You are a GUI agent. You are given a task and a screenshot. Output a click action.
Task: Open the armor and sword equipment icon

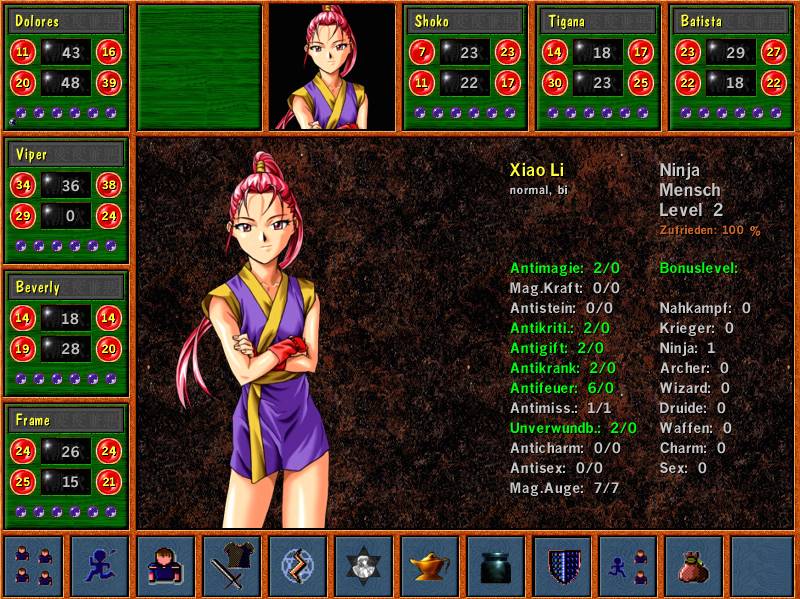coord(232,566)
